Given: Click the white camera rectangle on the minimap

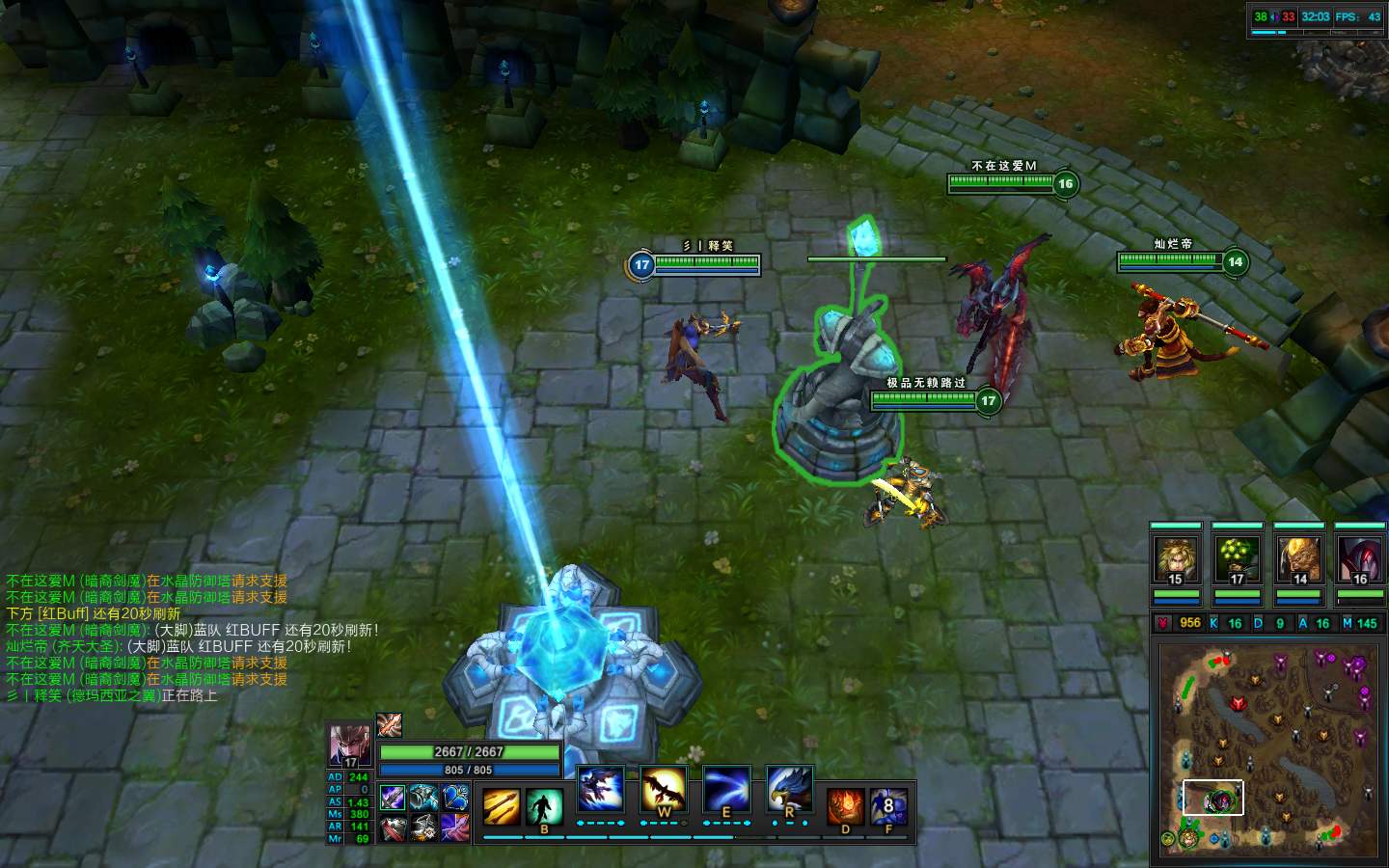Looking at the screenshot, I should (x=1212, y=798).
